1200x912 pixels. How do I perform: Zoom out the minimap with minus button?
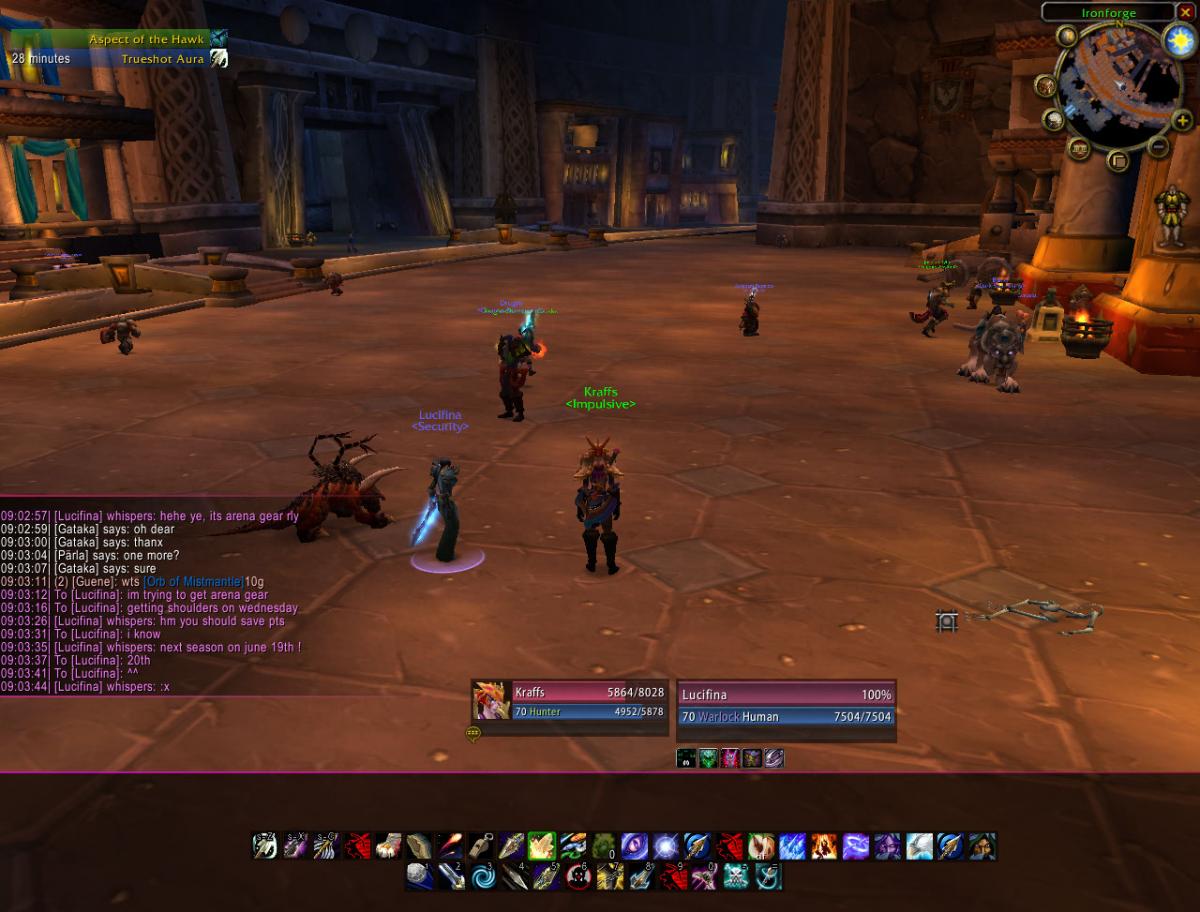tap(1158, 147)
